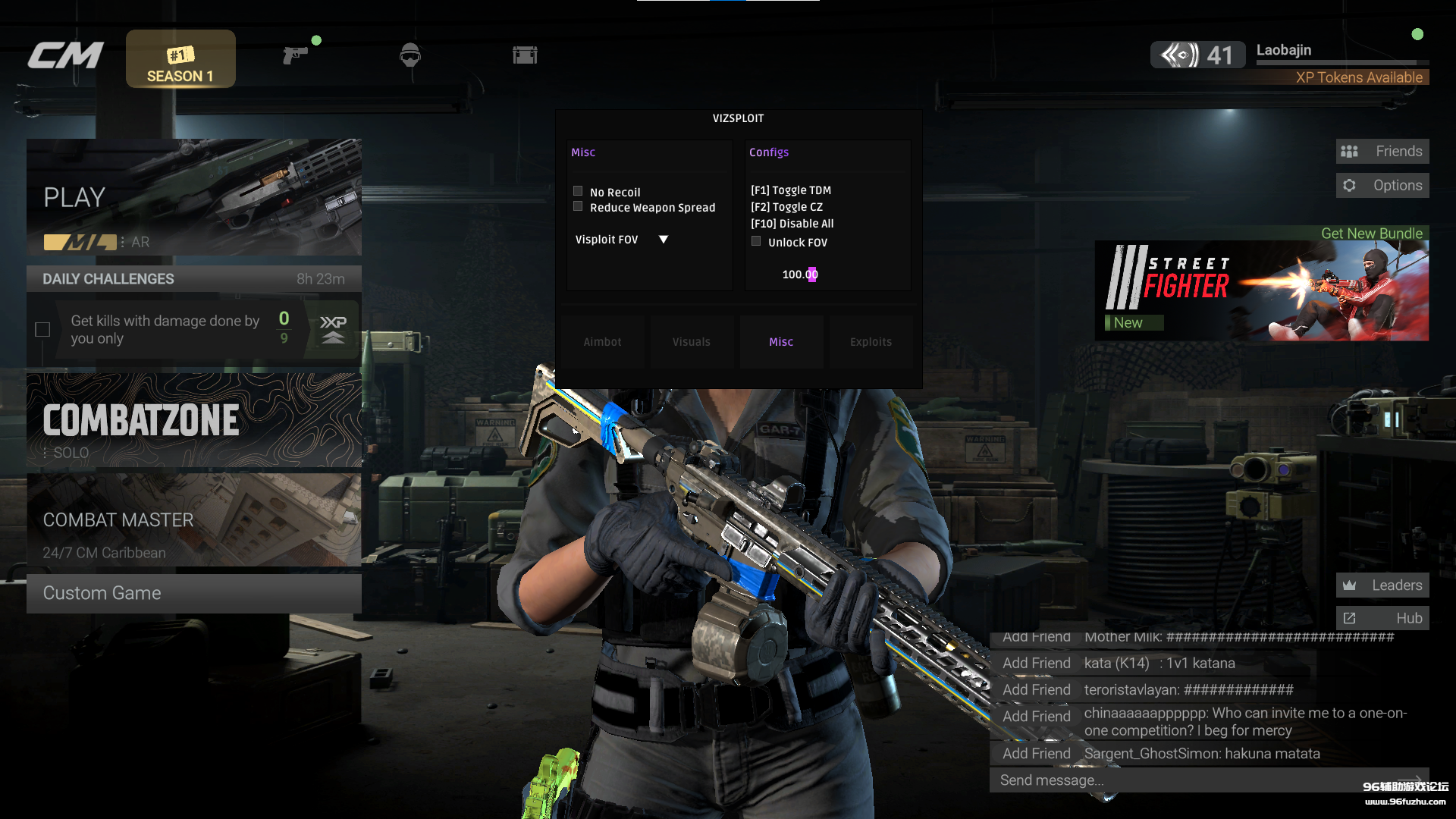The height and width of the screenshot is (819, 1456).
Task: Open the Leaders board
Action: [x=1382, y=585]
